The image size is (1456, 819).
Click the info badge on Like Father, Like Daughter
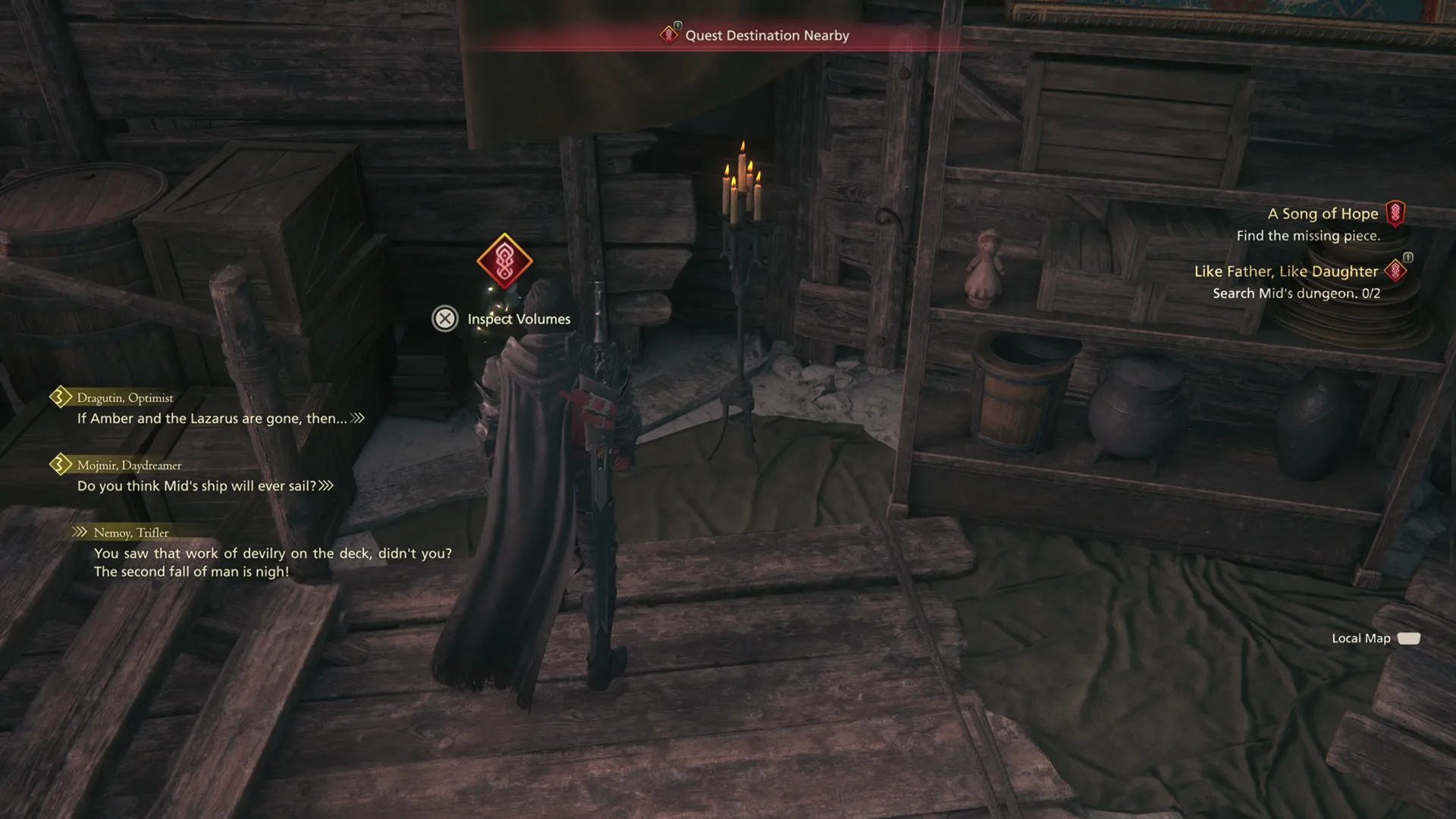pyautogui.click(x=1409, y=258)
